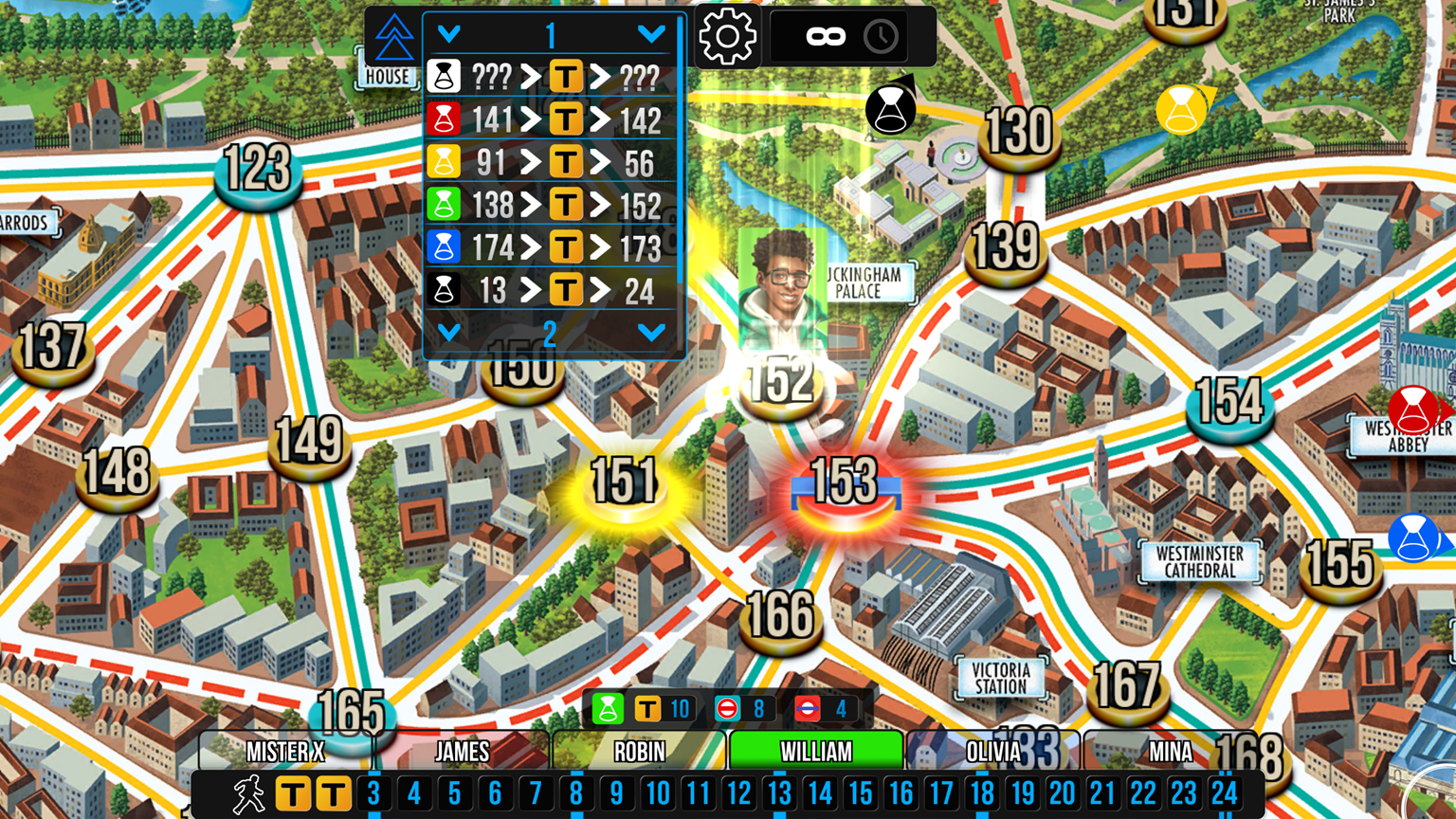This screenshot has width=1456, height=819.
Task: Click the down chevron right of round 1
Action: (x=651, y=31)
